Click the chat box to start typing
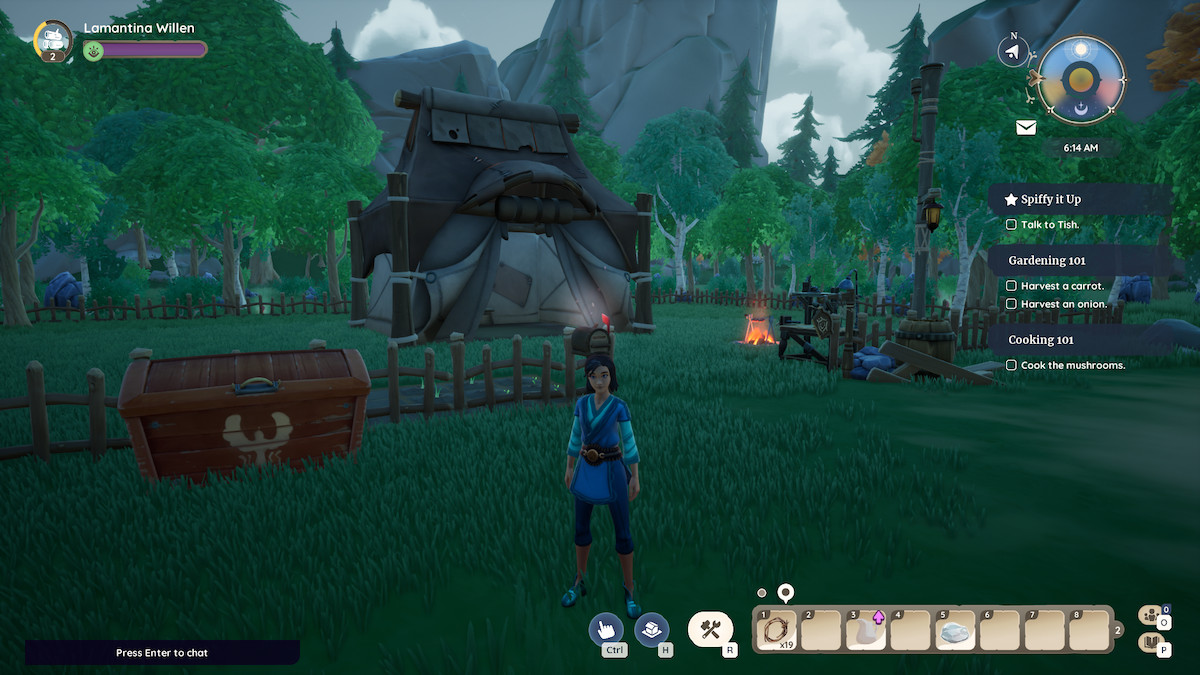1200x675 pixels. pos(162,653)
